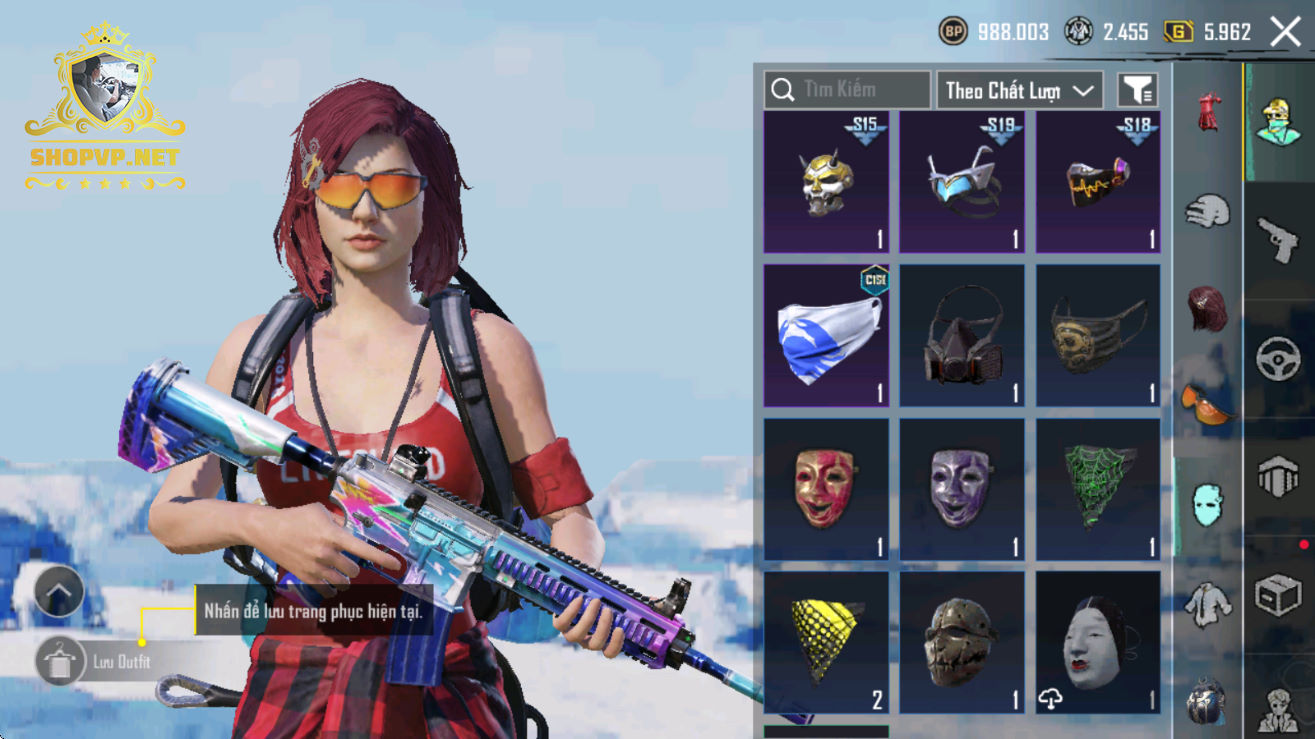Select the S15 golden horned skull mask
1315x739 pixels.
point(826,182)
